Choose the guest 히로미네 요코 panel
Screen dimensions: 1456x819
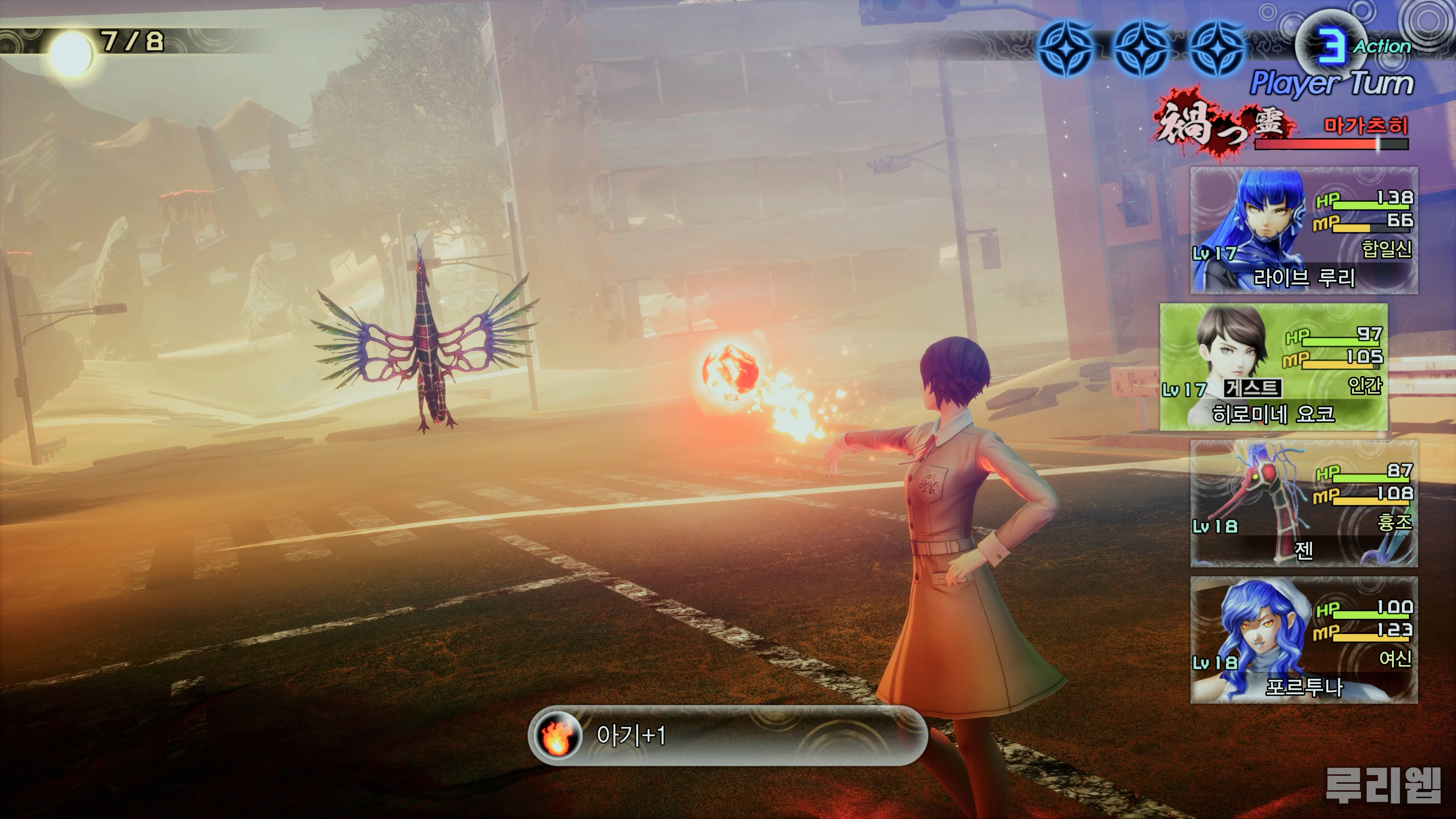click(1274, 367)
